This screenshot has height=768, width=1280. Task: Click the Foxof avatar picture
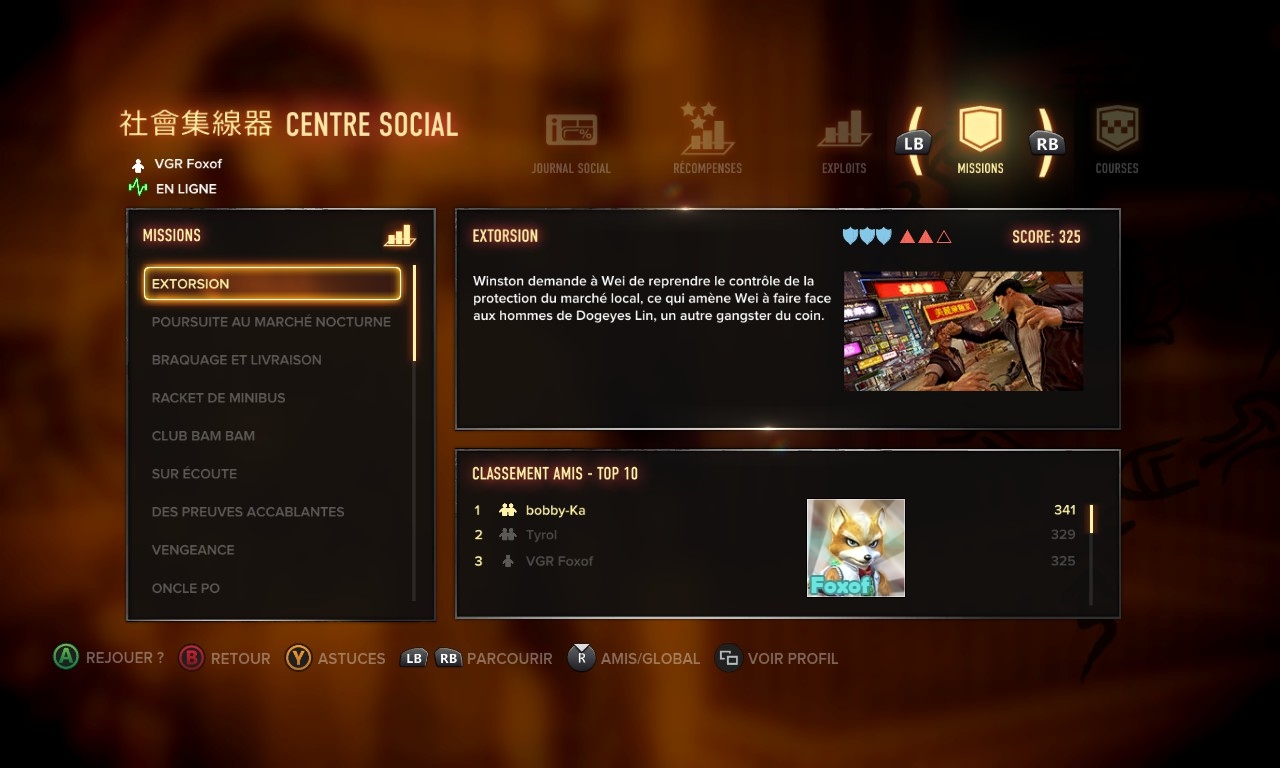[856, 548]
